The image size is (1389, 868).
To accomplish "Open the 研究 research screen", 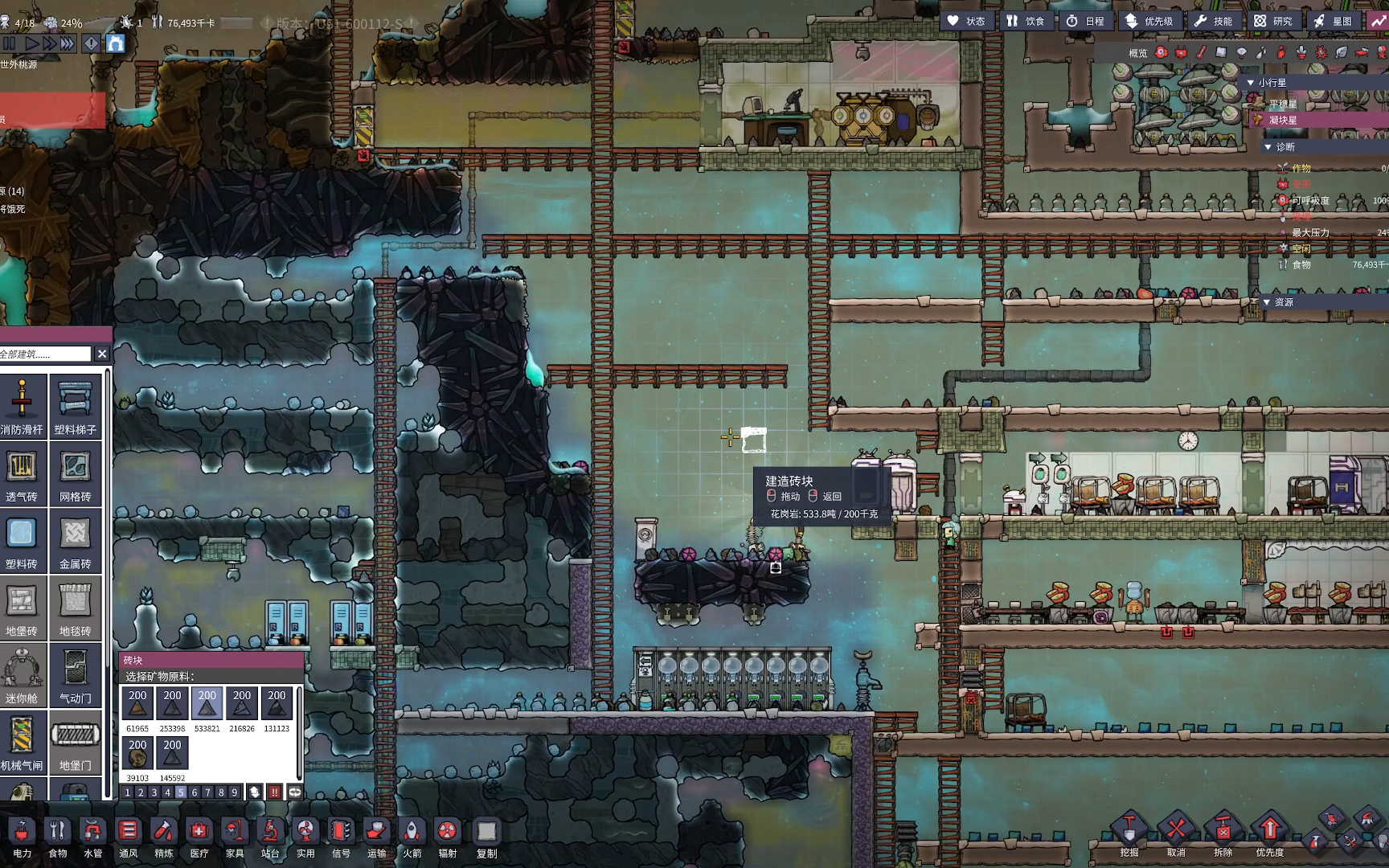I will (x=1273, y=21).
